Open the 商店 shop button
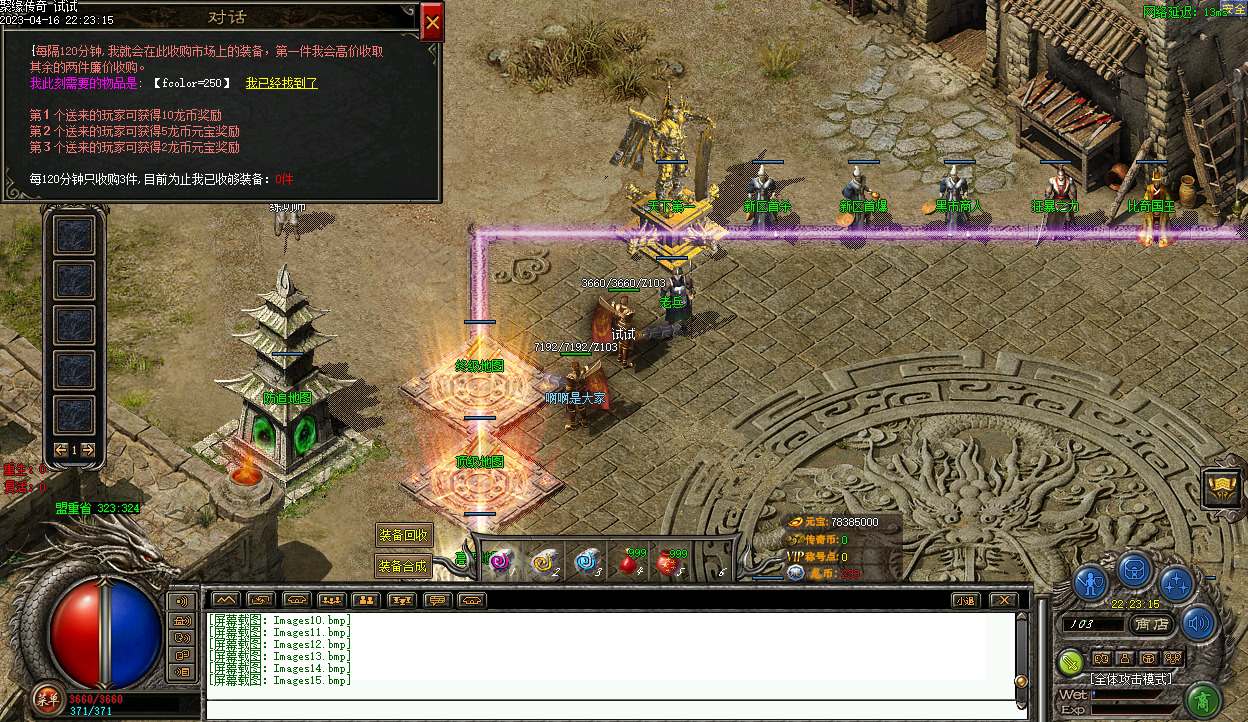The height and width of the screenshot is (722, 1248). [x=1152, y=624]
